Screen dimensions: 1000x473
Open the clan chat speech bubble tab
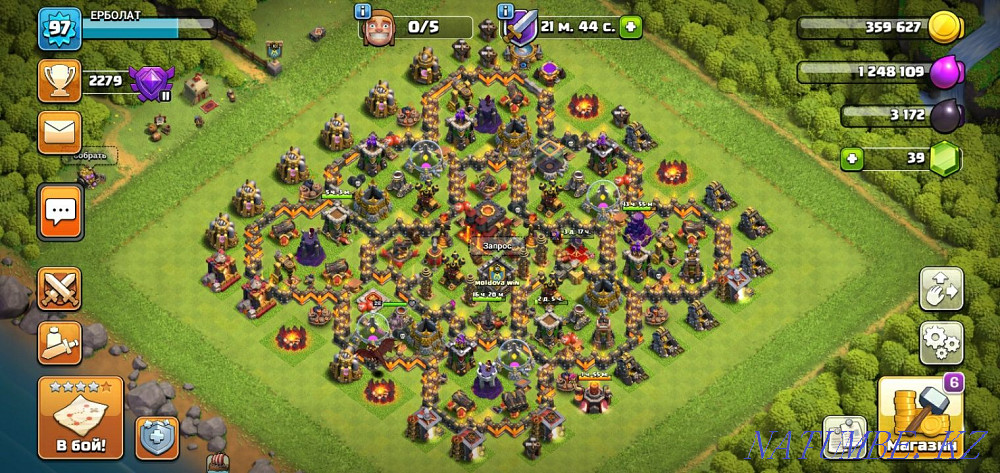point(60,211)
